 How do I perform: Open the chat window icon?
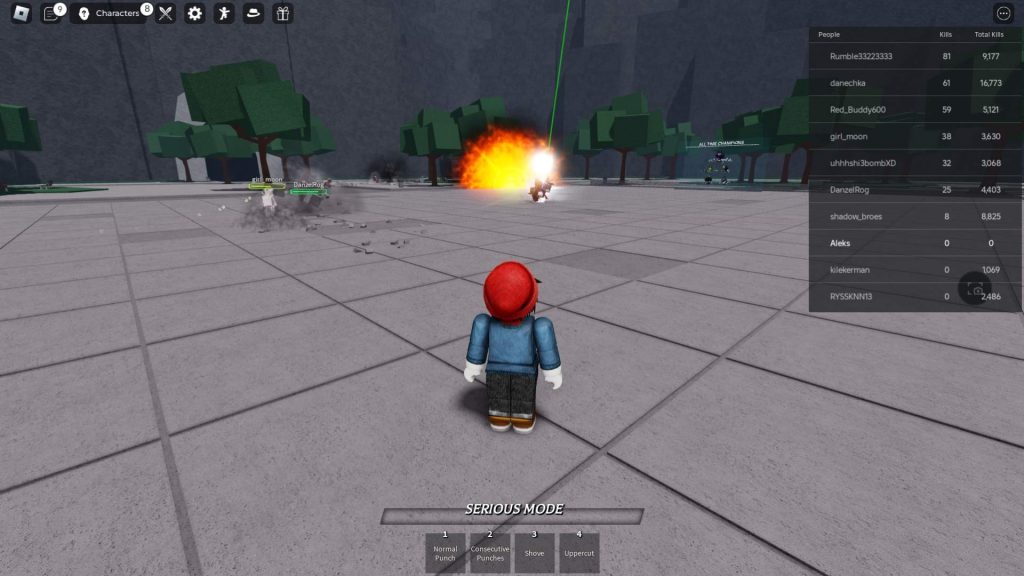tap(52, 13)
